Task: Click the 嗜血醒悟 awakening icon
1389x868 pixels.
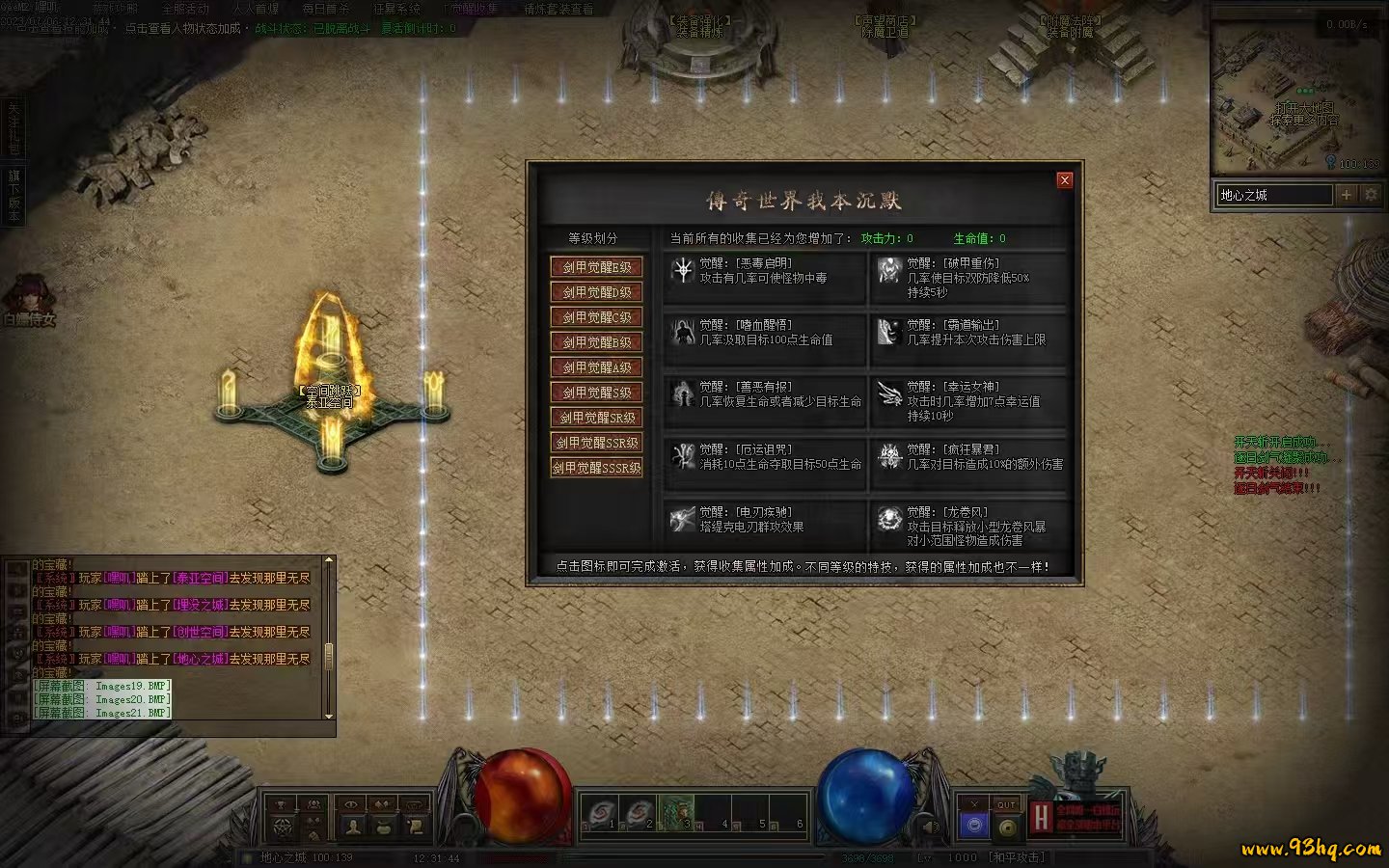Action: point(683,333)
